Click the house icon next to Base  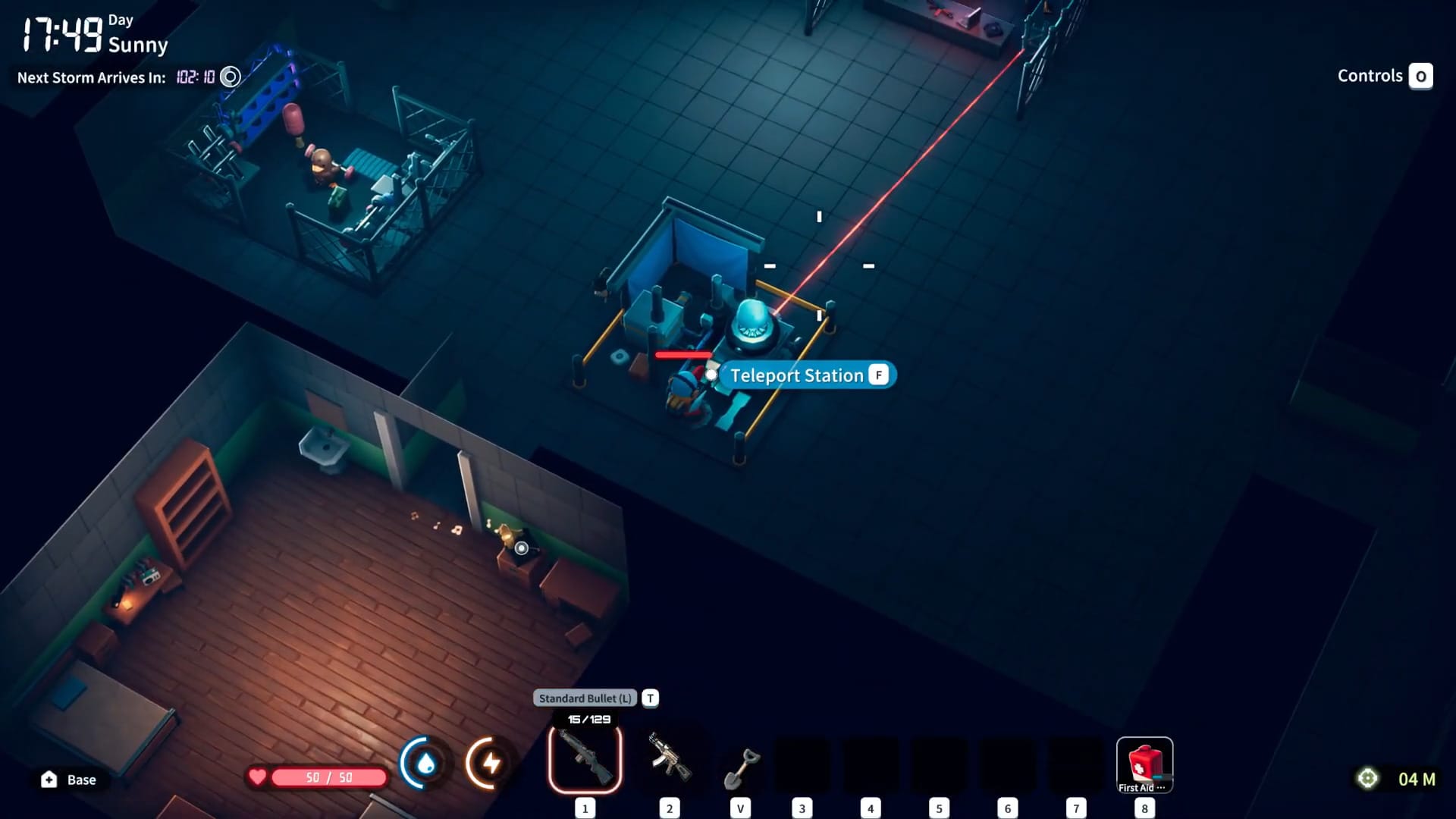point(48,779)
